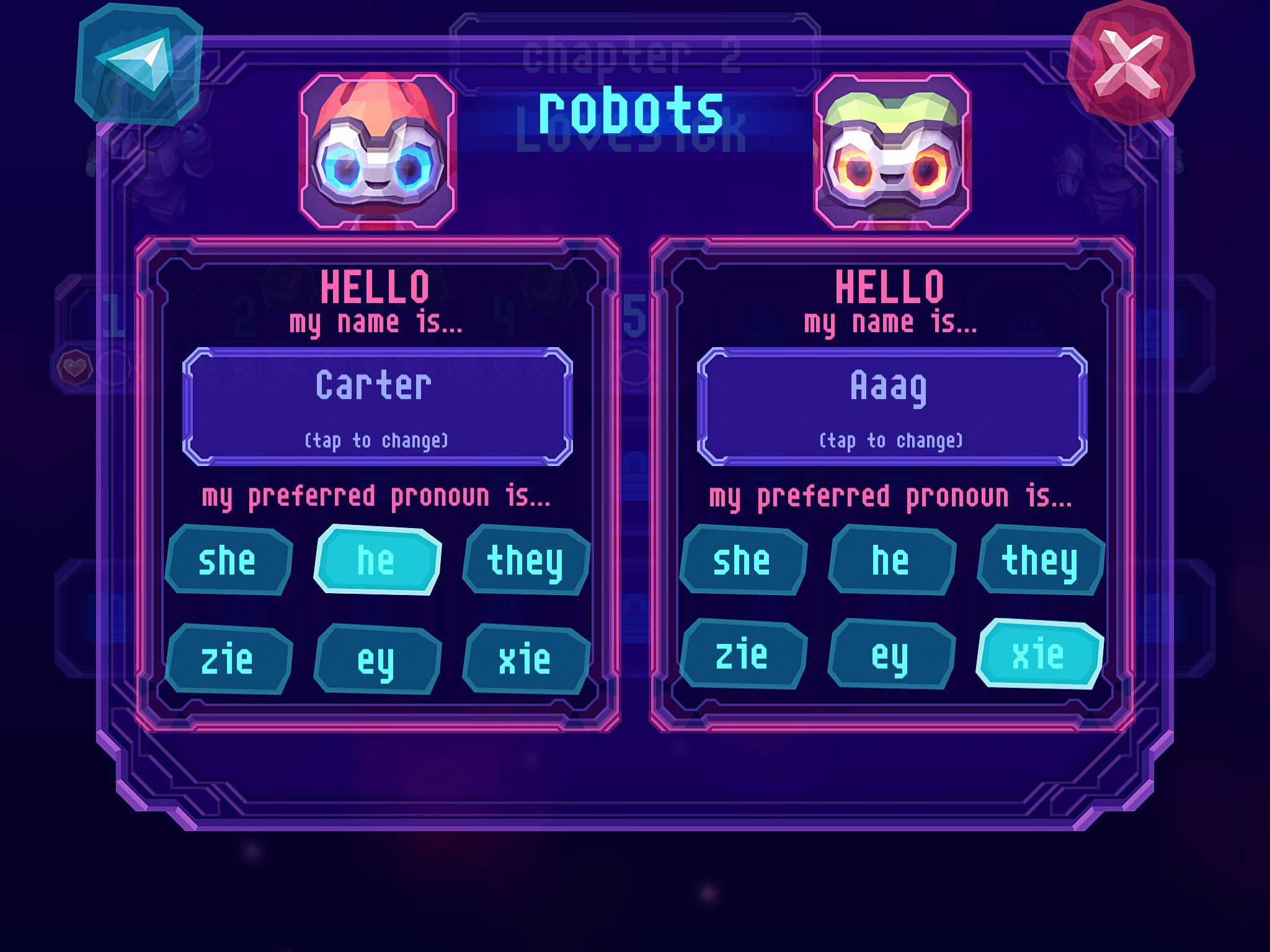The image size is (1270, 952).
Task: Close the robots panel with red X
Action: click(1130, 65)
